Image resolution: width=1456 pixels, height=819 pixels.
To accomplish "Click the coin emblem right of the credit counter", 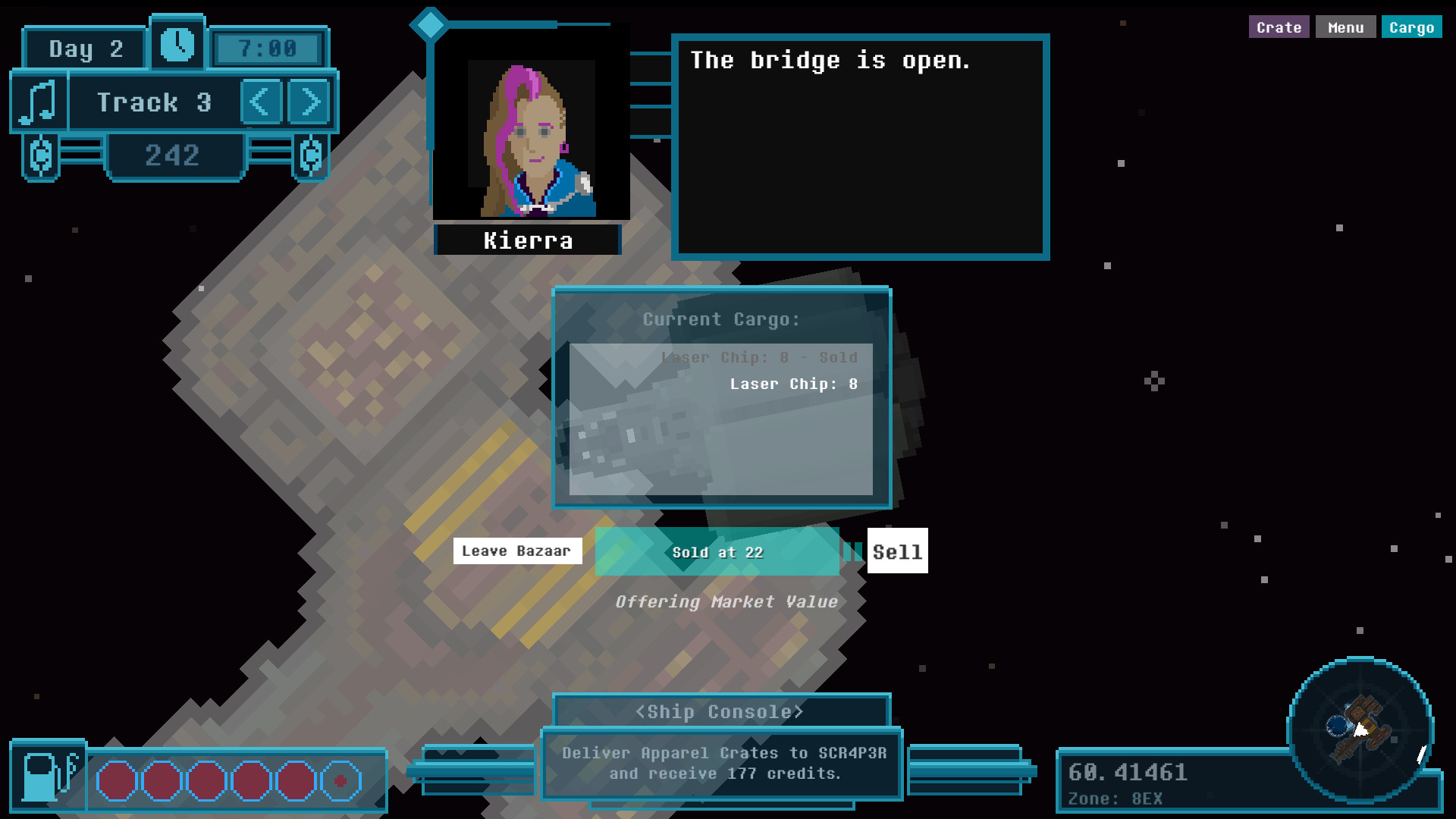I will pyautogui.click(x=309, y=157).
